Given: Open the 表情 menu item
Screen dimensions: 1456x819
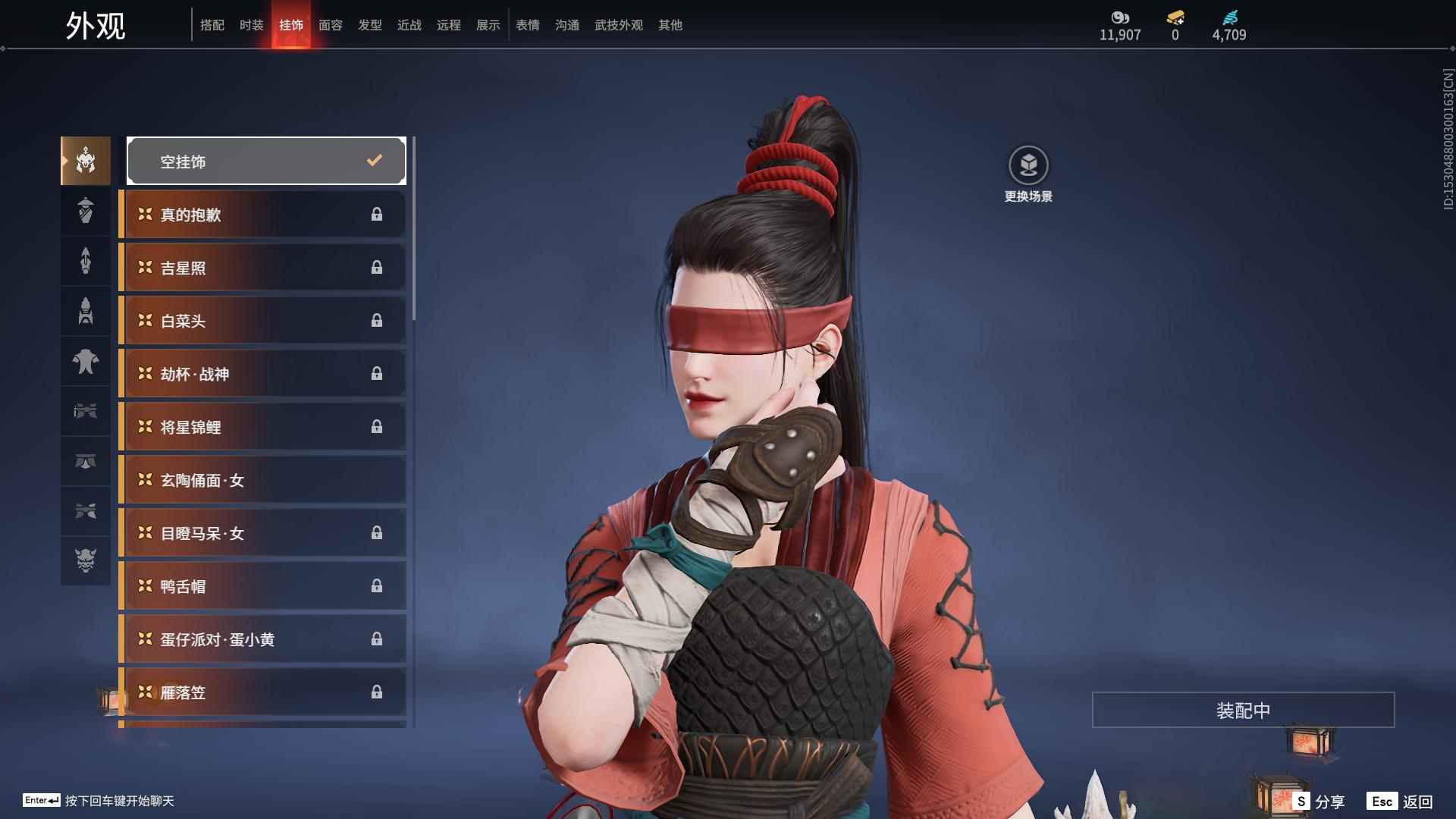Looking at the screenshot, I should tap(528, 25).
